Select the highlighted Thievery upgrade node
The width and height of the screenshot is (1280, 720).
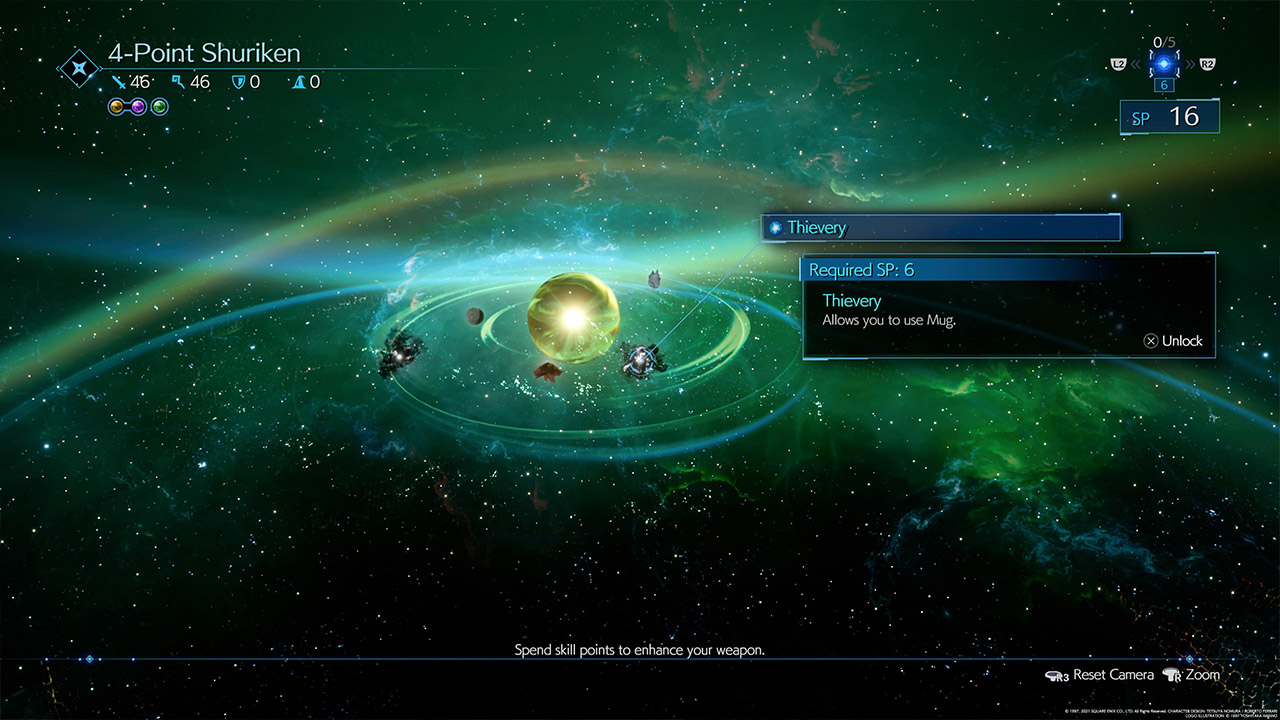click(x=639, y=359)
